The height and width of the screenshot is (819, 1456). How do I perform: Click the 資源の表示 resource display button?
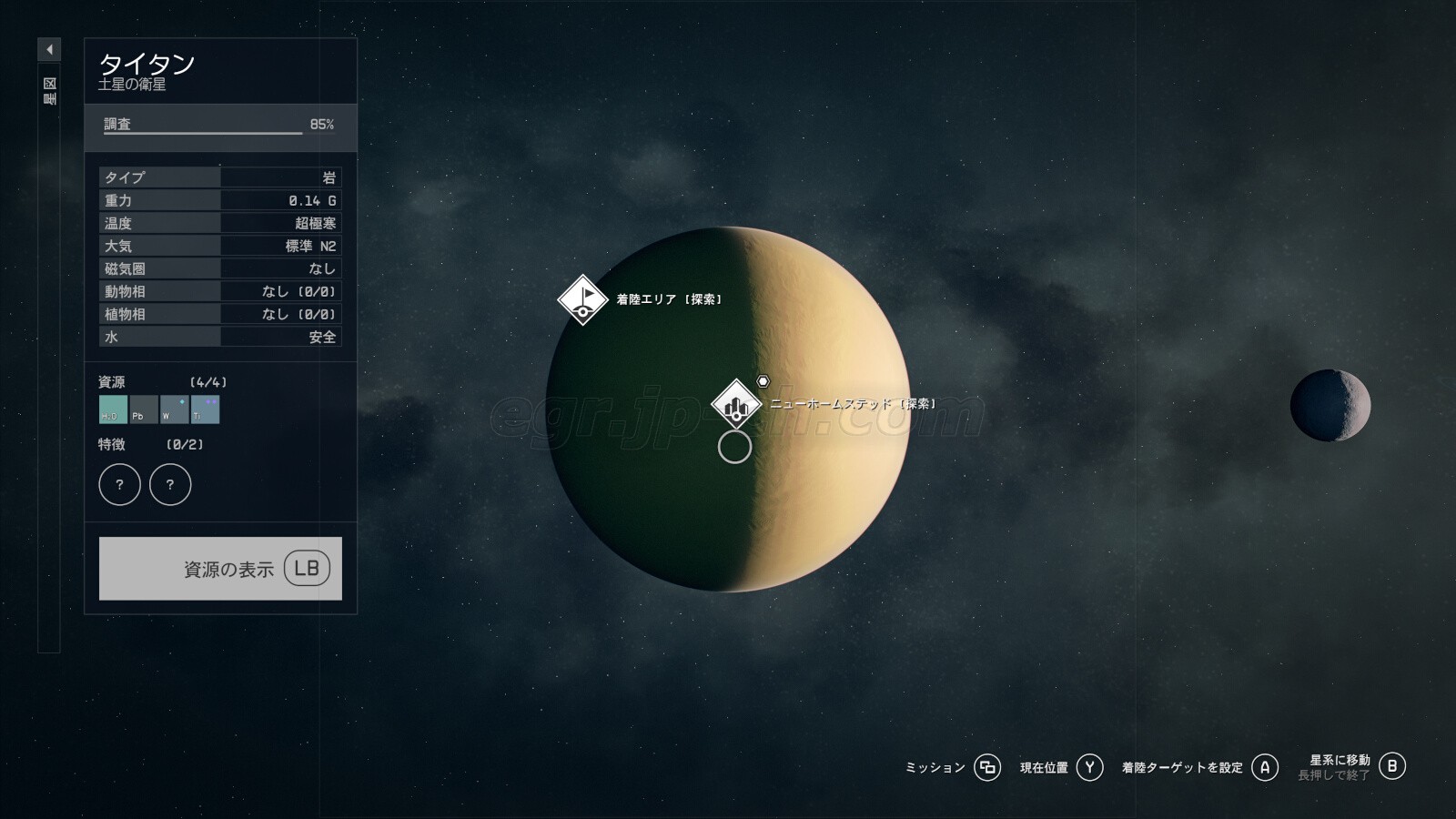tap(220, 569)
